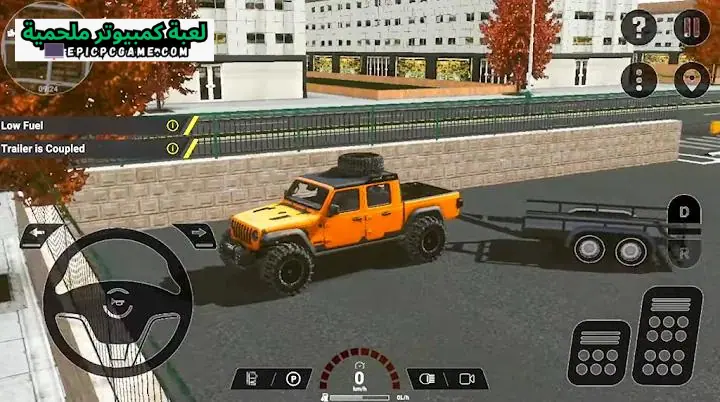Toggle the headlights icon
The width and height of the screenshot is (720, 402).
tap(426, 379)
